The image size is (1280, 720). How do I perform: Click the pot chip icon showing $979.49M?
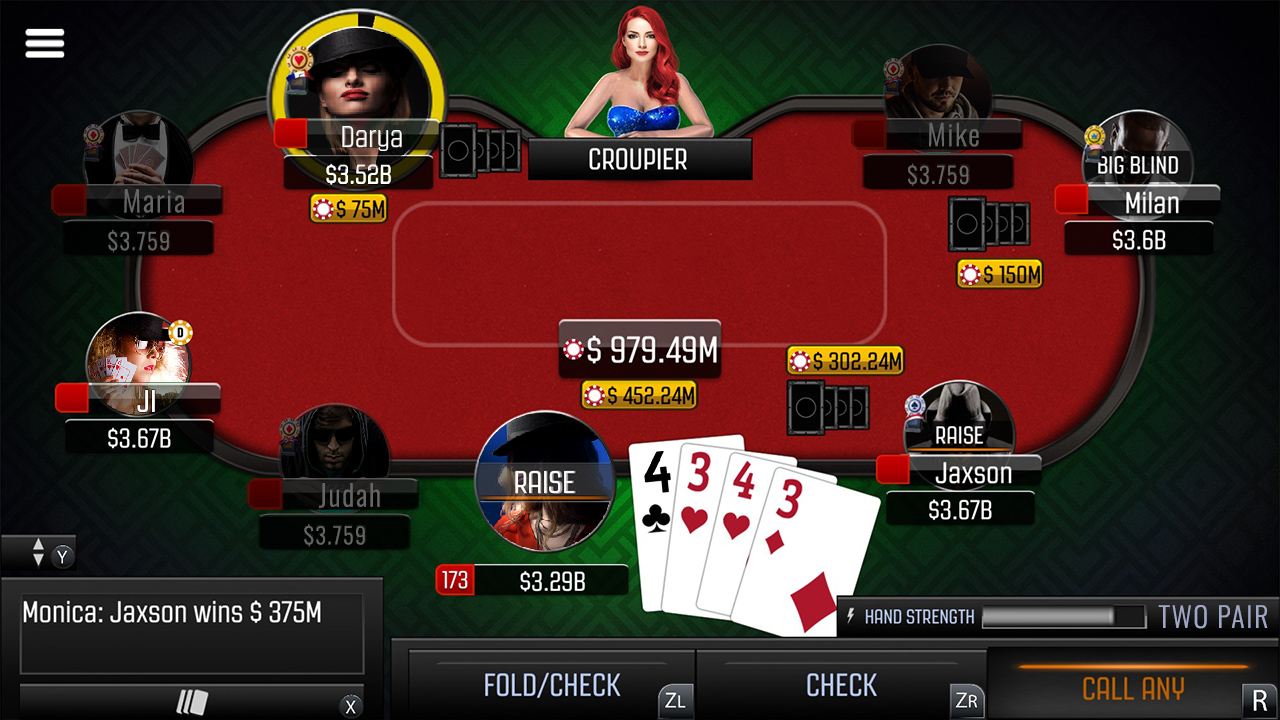click(575, 350)
